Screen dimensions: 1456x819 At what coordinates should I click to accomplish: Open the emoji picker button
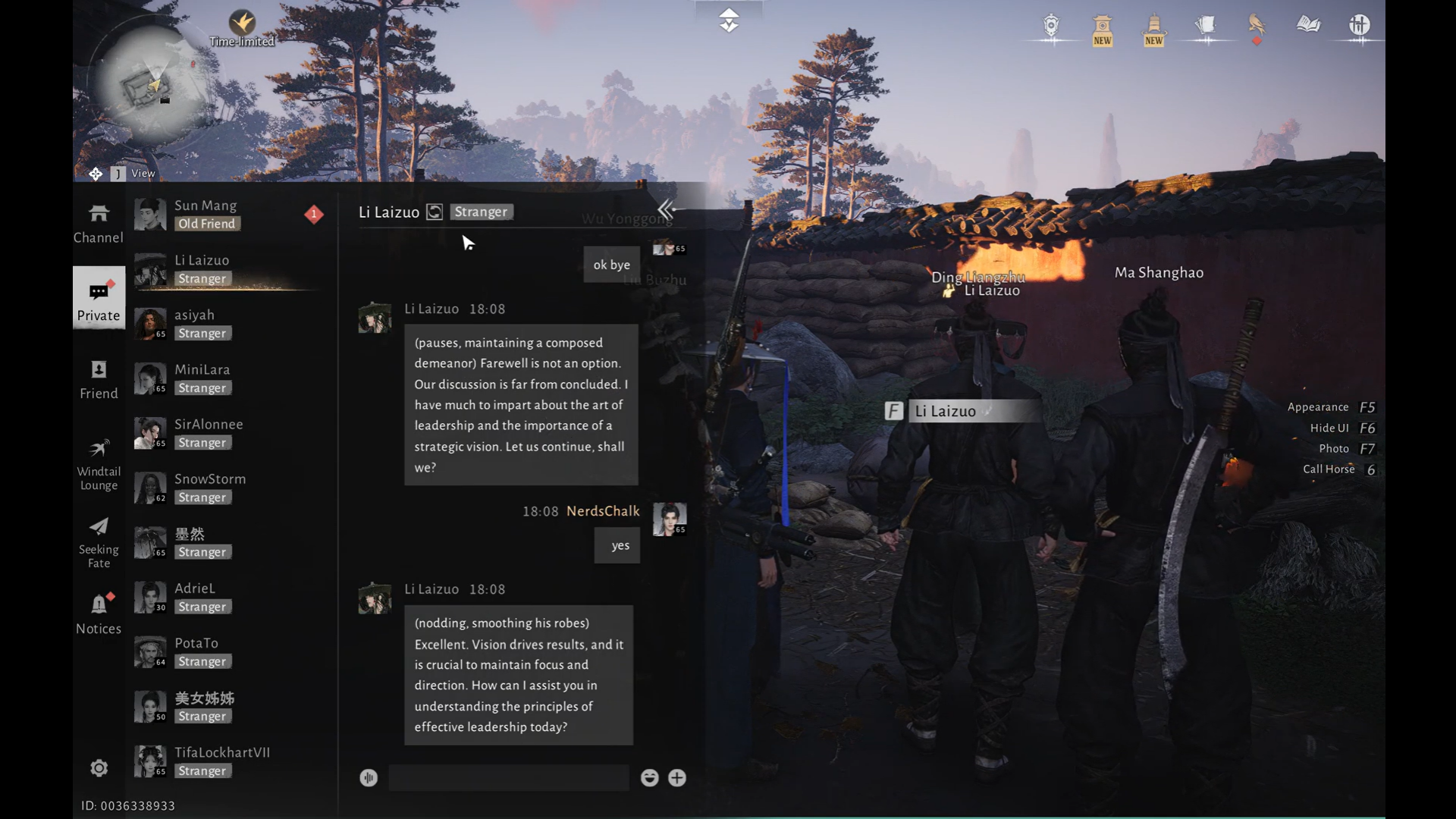(650, 778)
